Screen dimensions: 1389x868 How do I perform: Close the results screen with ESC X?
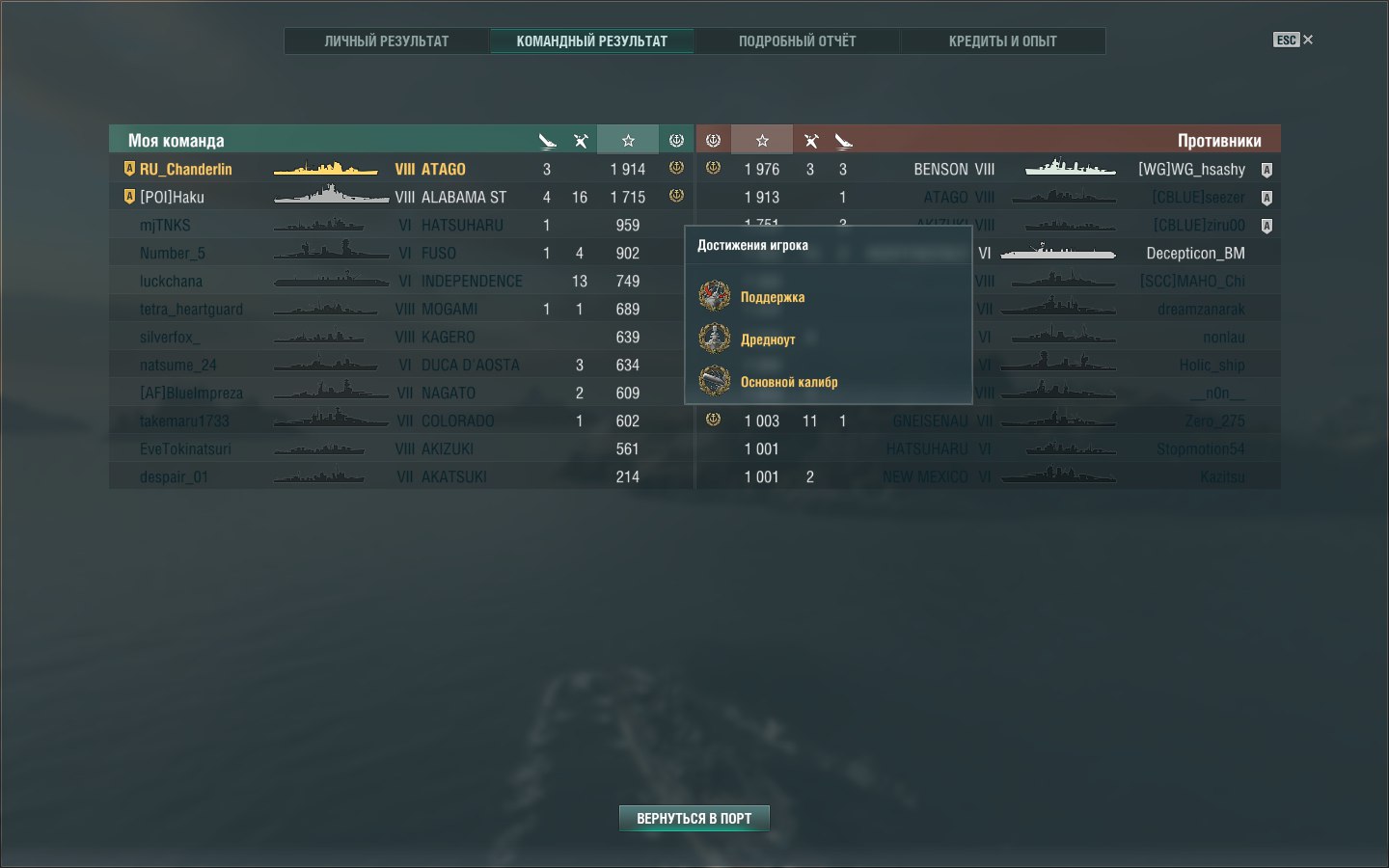(1294, 40)
